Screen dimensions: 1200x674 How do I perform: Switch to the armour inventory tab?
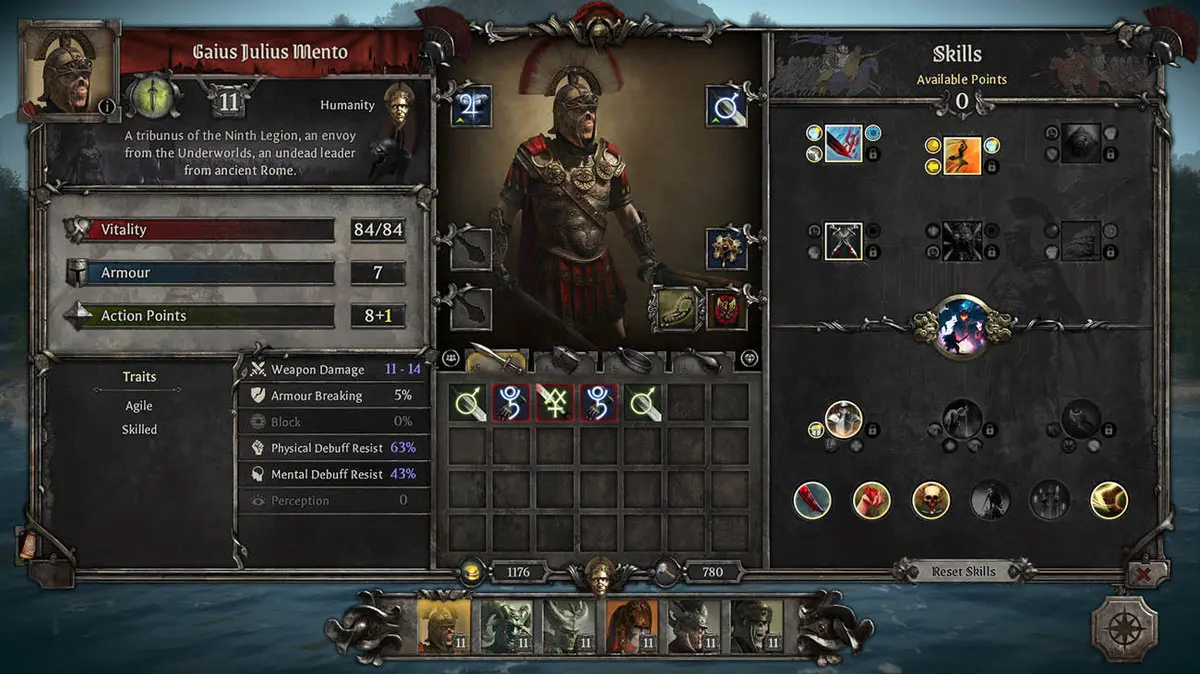click(563, 358)
